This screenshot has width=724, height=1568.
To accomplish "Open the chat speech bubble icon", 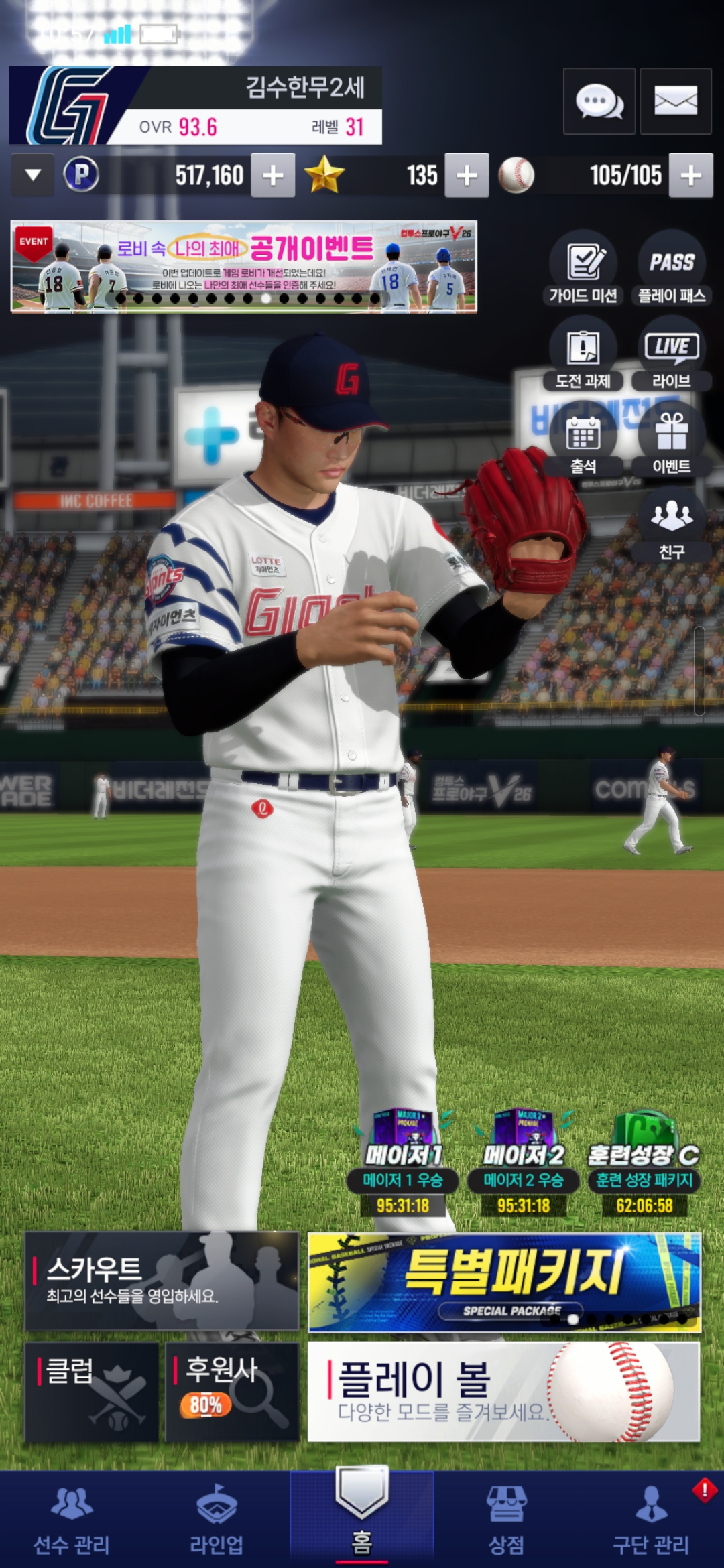I will click(599, 102).
